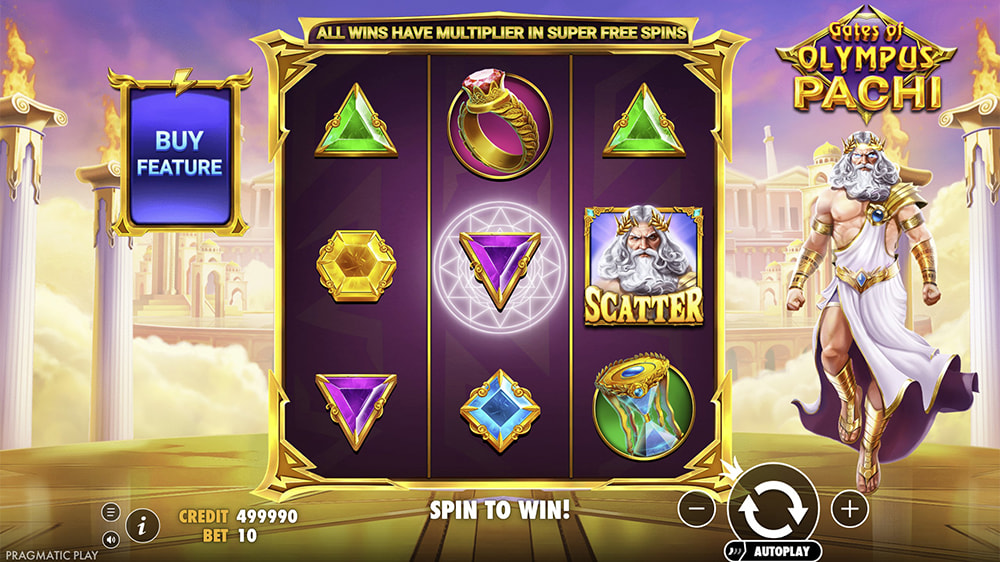
Task: Increase the bet with the plus button
Action: coord(850,509)
